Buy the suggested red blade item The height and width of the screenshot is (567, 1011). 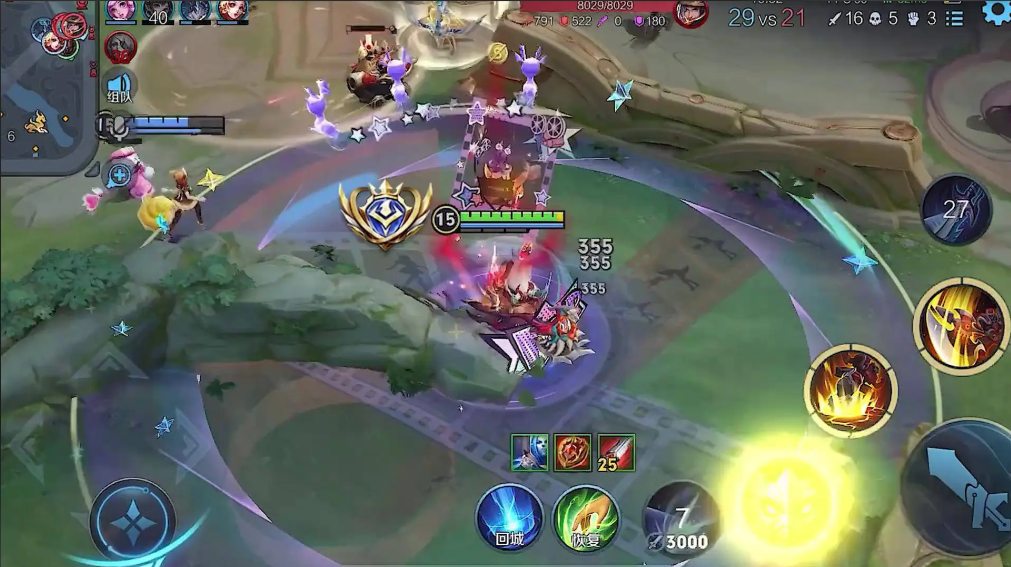pyautogui.click(x=617, y=452)
